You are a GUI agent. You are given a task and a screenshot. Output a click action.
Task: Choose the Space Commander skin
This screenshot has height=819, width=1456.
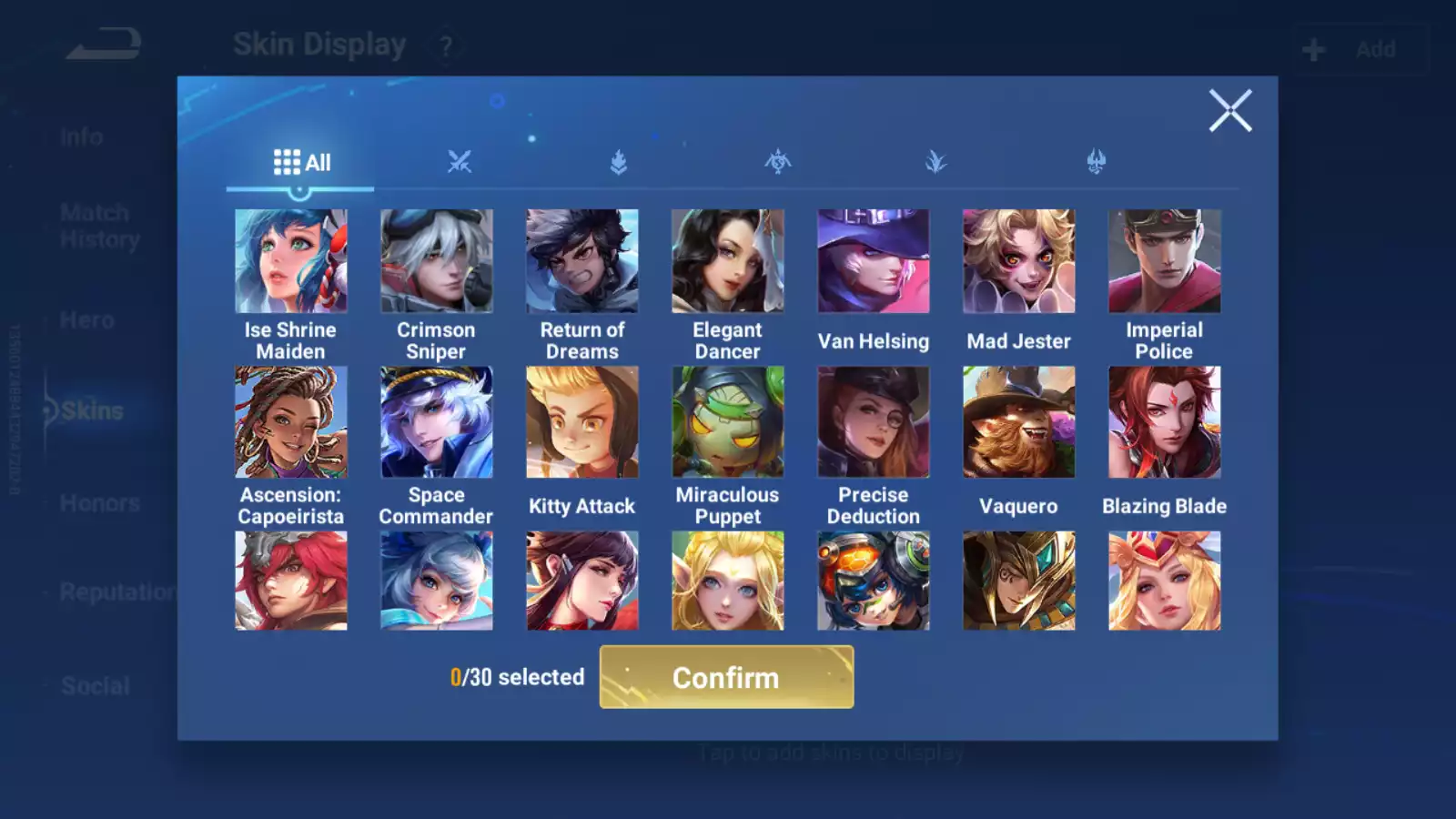[x=437, y=422]
